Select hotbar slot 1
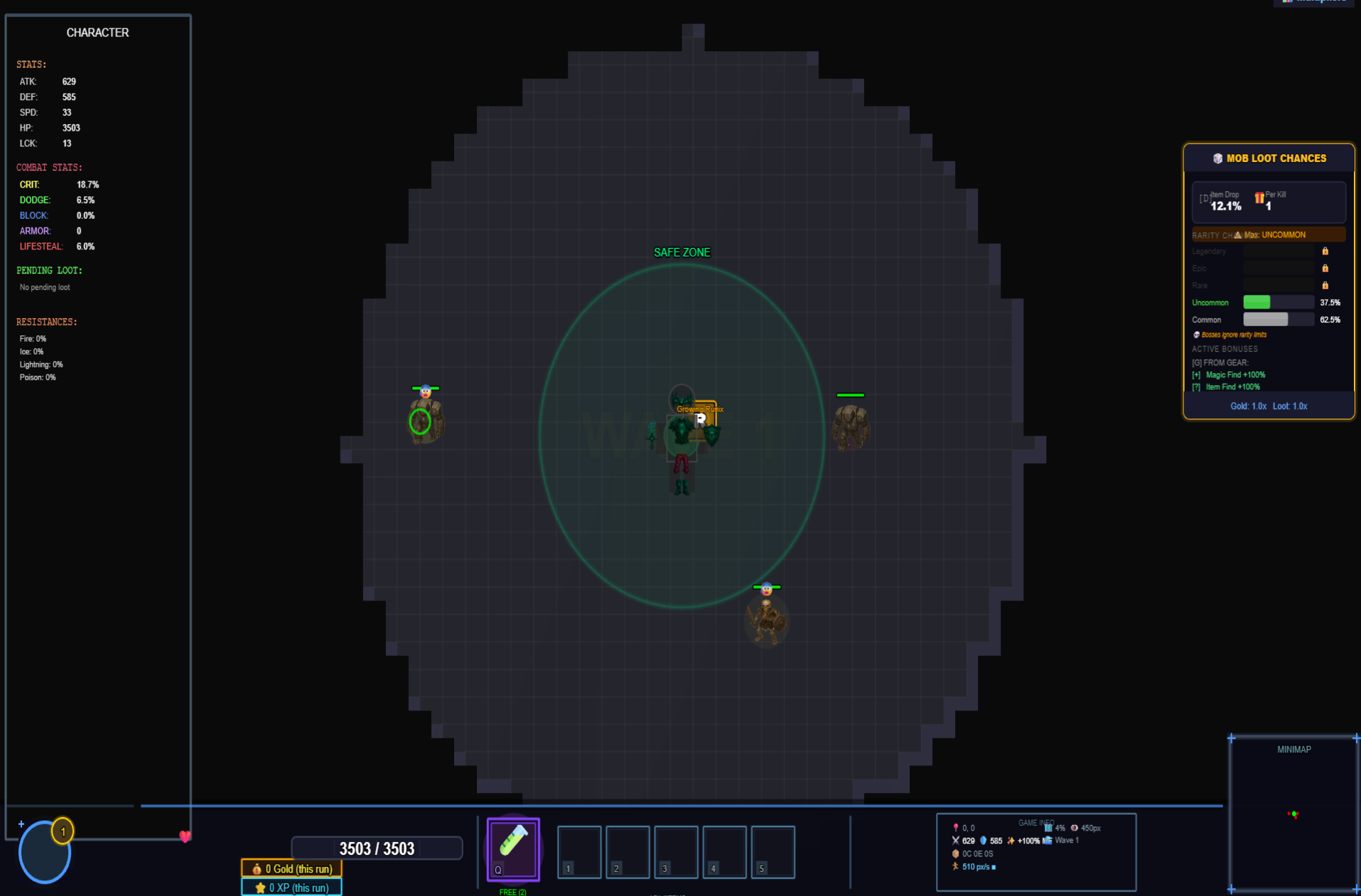The image size is (1361, 896). 579,852
